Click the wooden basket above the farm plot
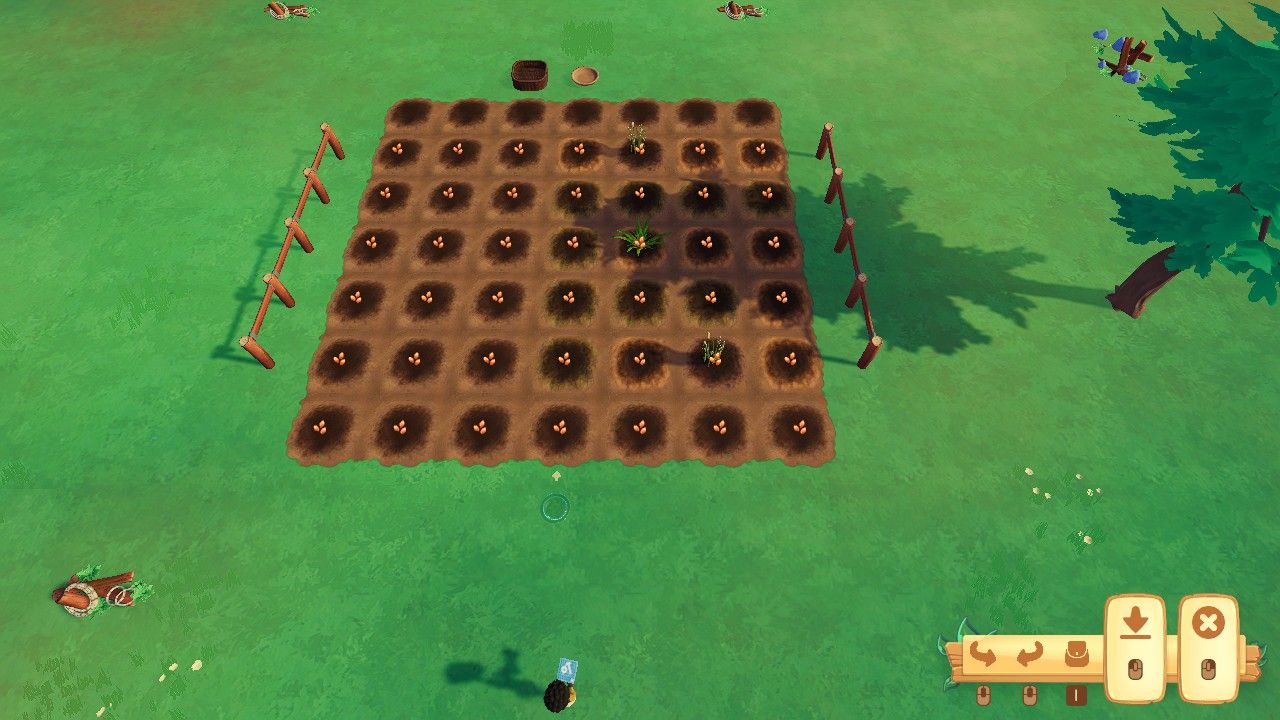 tap(530, 75)
